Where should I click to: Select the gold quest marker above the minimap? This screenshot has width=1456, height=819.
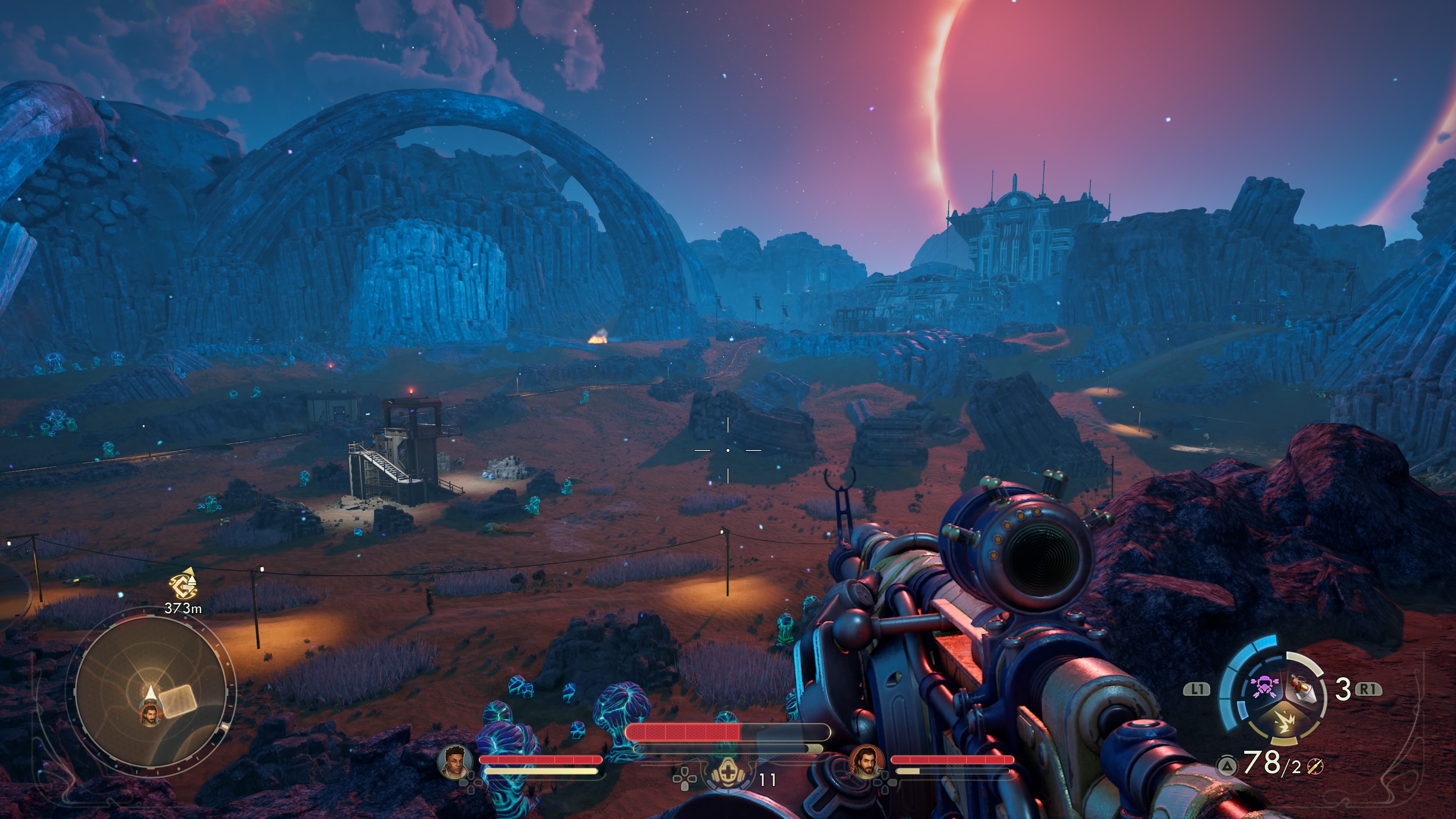[184, 586]
